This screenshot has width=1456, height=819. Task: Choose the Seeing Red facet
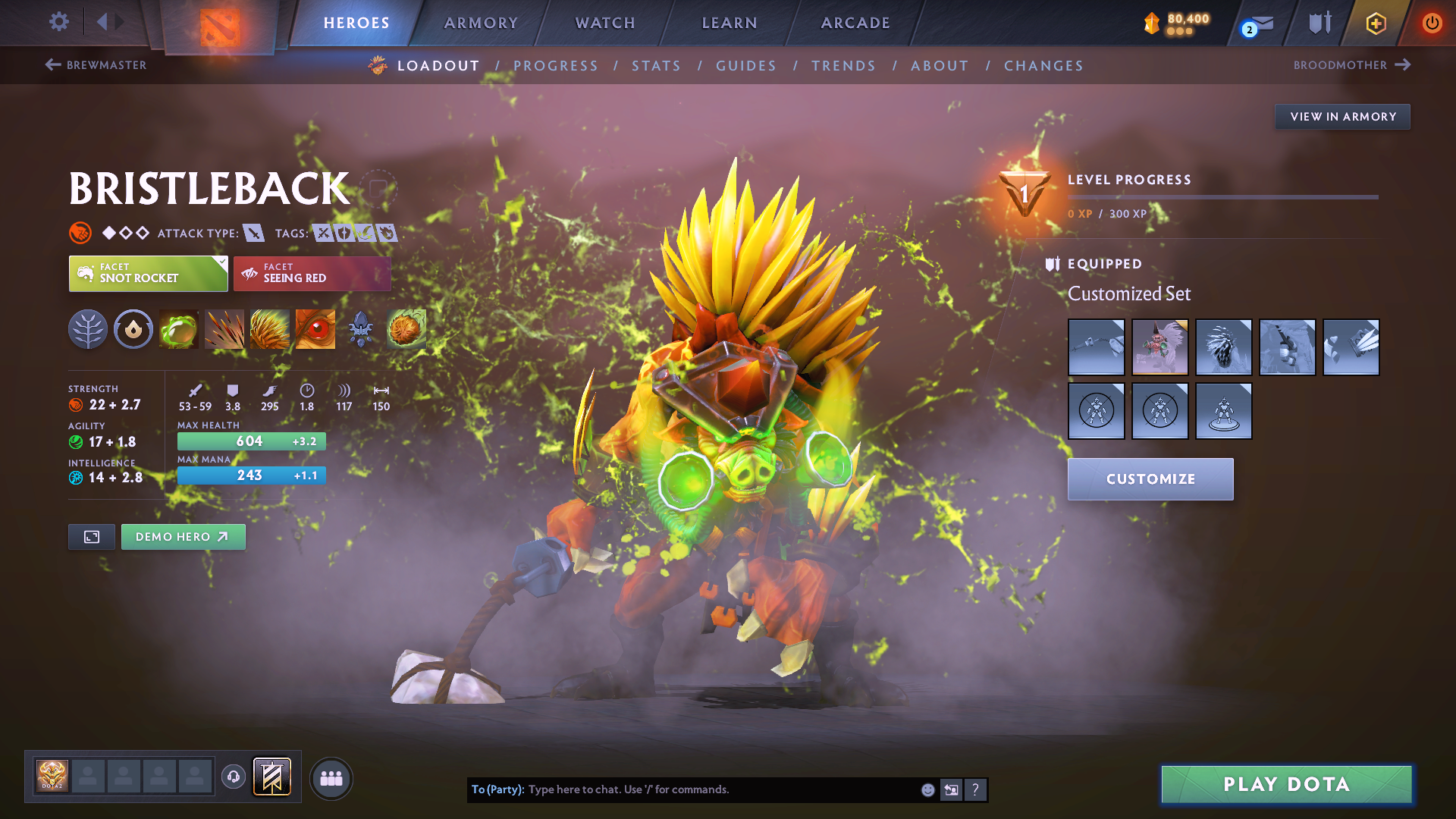click(312, 274)
